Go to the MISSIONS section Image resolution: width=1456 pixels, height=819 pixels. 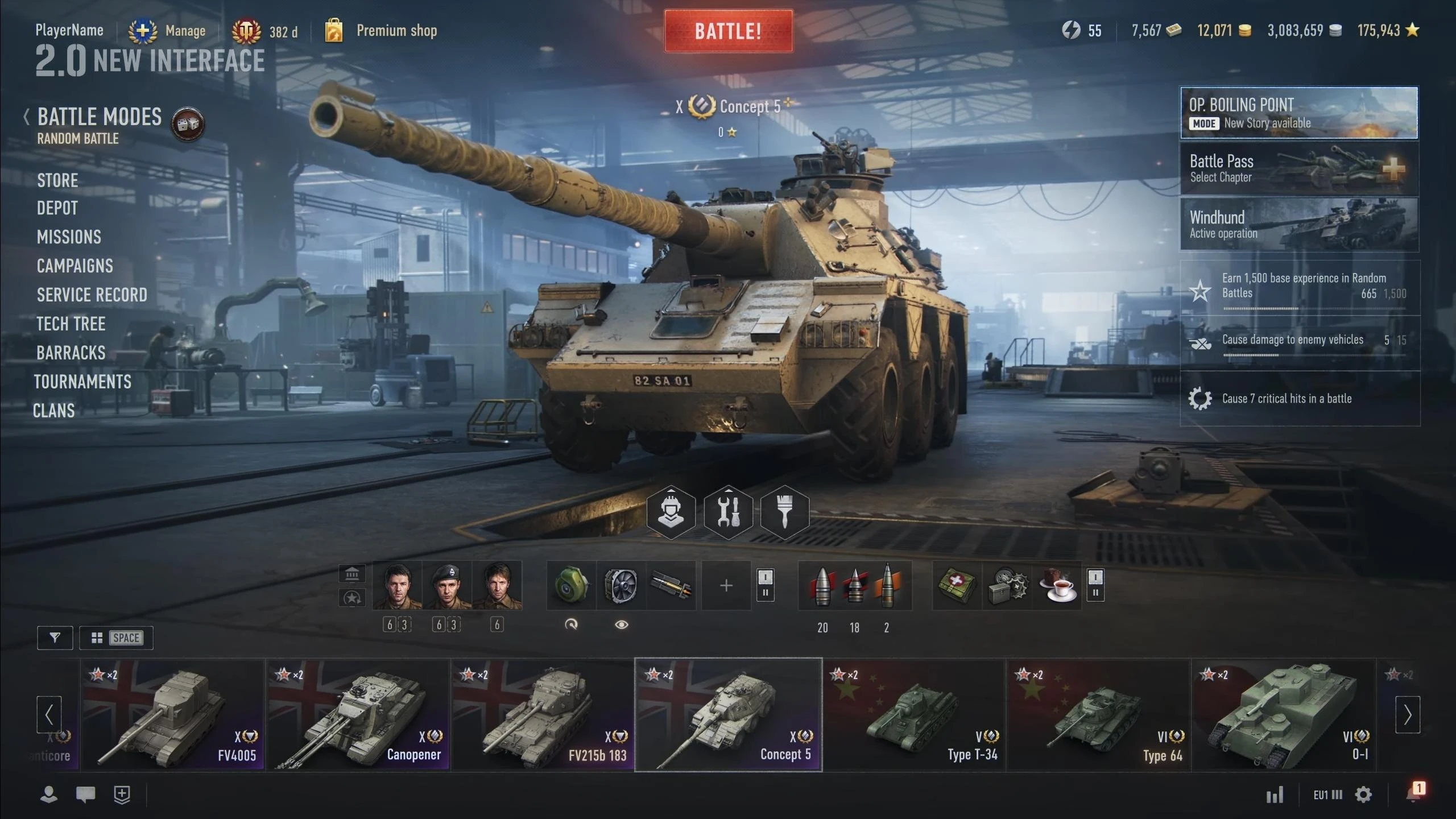pos(69,237)
